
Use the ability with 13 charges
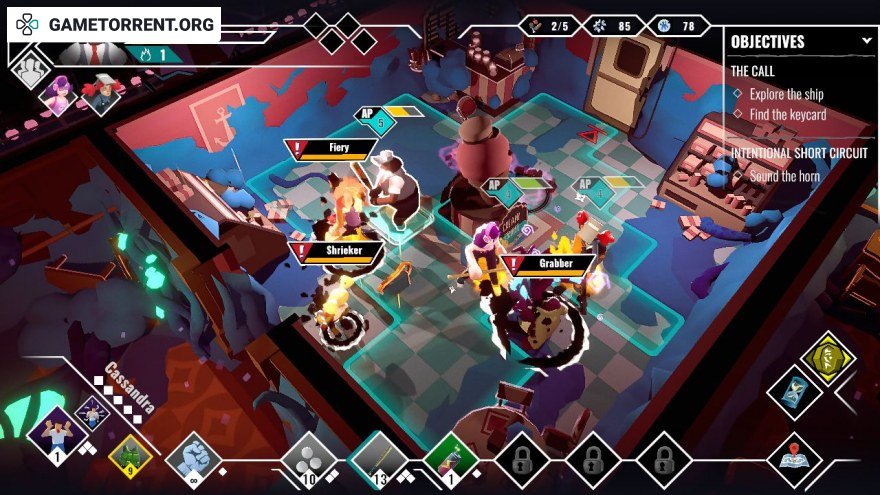click(x=379, y=458)
